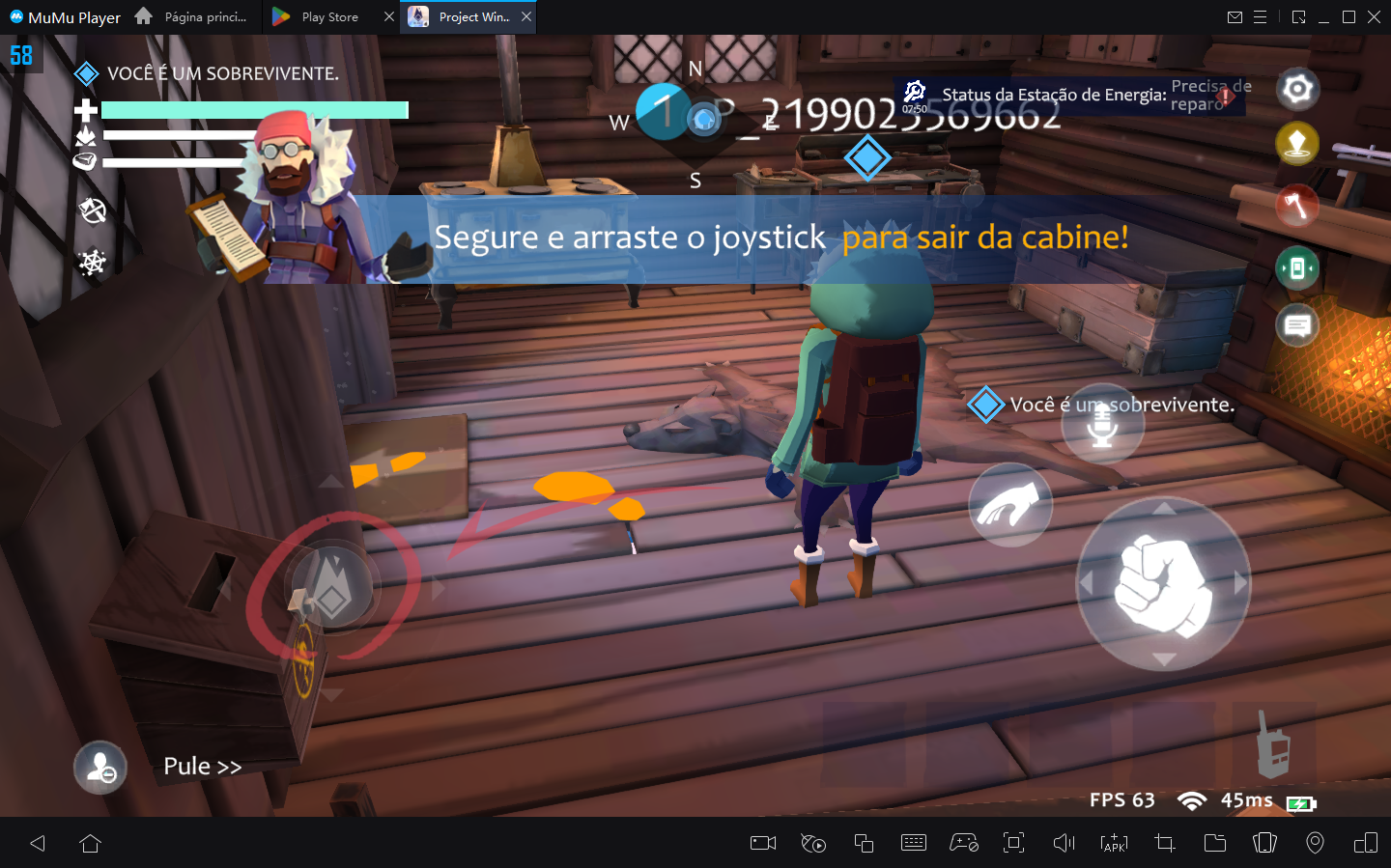Open the meat food status icon
Screen dimensions: 1391x868
tap(85, 160)
